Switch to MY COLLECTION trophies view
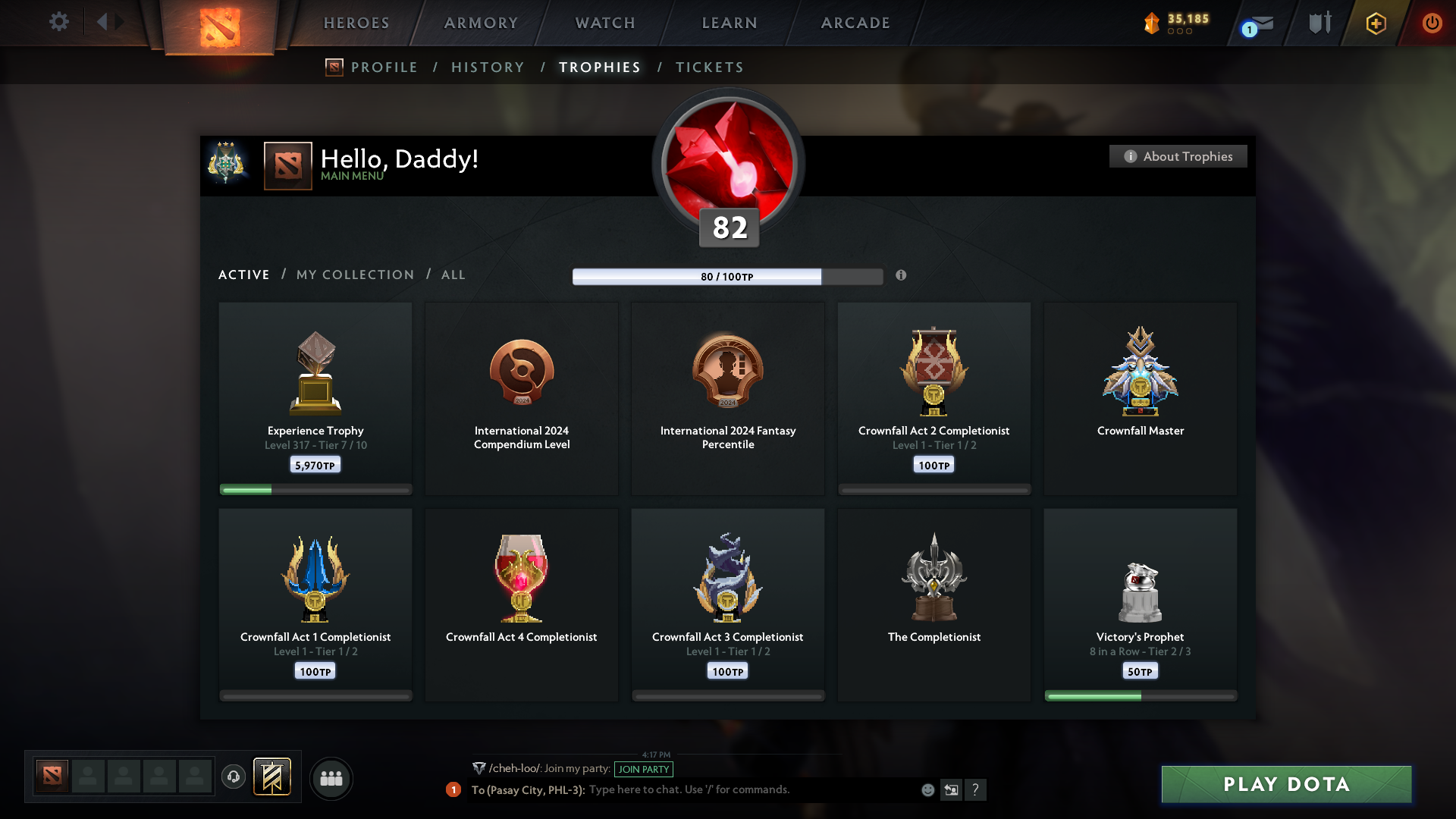Screen dimensions: 1456x819 pyautogui.click(x=354, y=275)
